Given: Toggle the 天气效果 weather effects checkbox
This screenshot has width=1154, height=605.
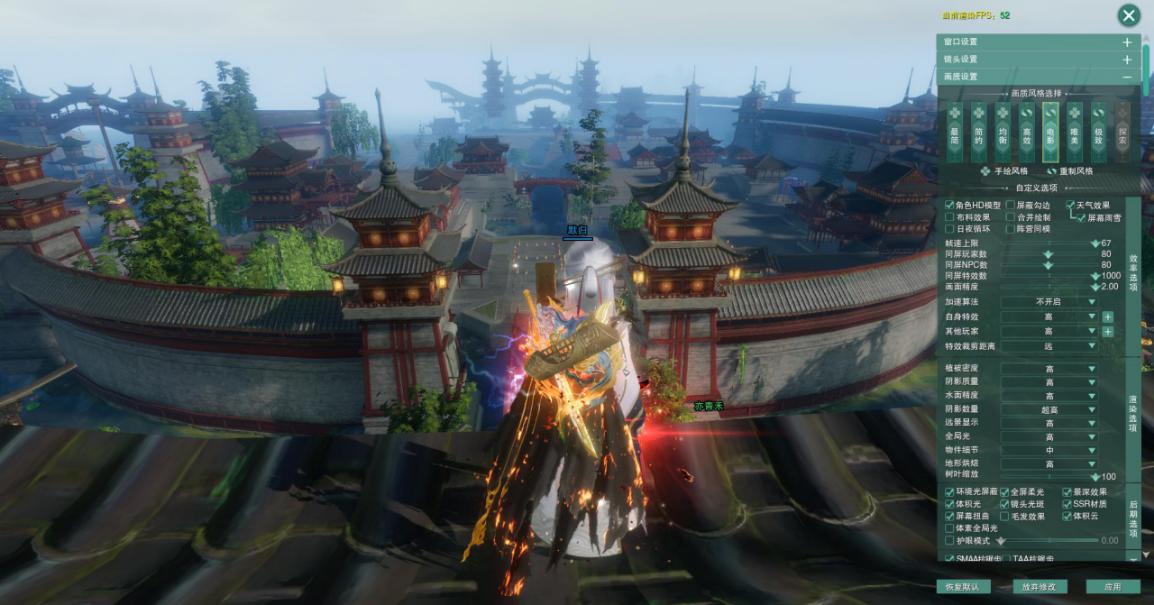Looking at the screenshot, I should click(1070, 205).
